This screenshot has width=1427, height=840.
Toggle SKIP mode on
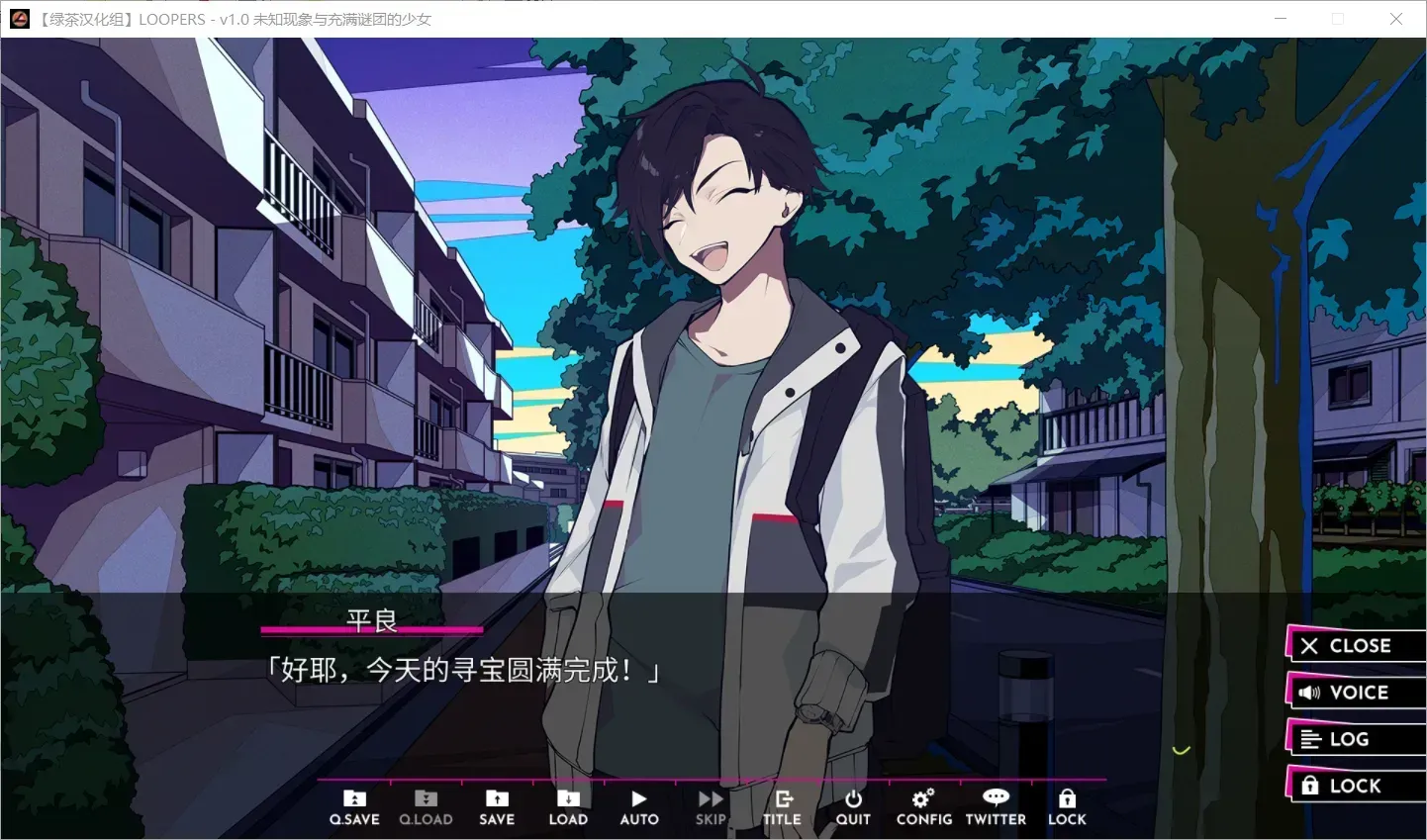tap(710, 804)
